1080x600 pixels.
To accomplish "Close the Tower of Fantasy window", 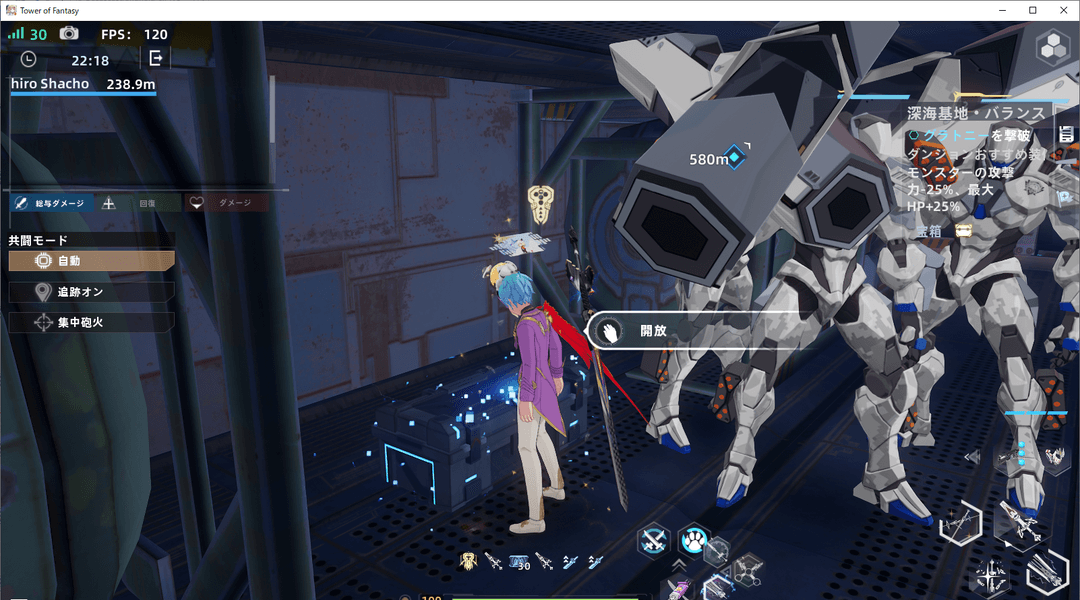I will click(x=1063, y=10).
